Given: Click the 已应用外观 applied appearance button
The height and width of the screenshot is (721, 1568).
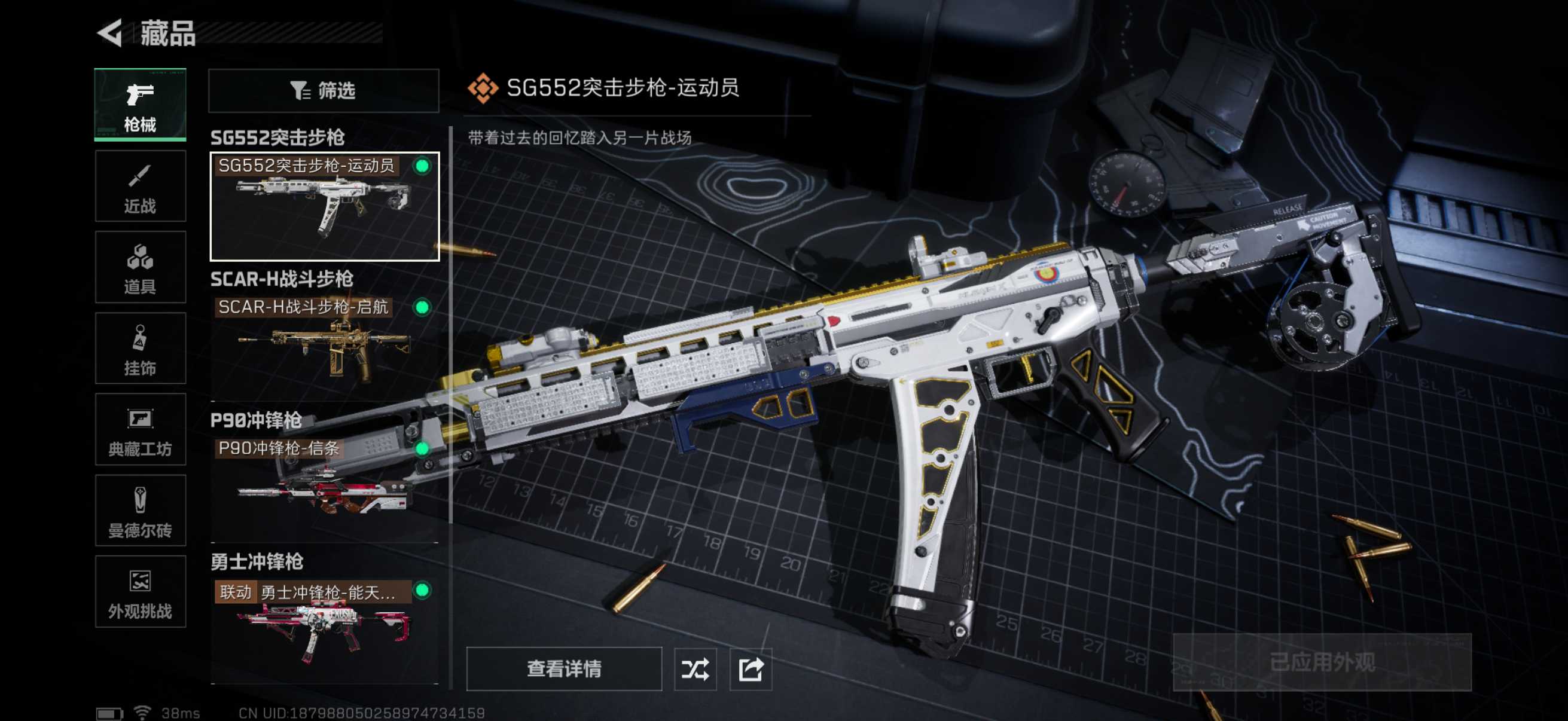Looking at the screenshot, I should pyautogui.click(x=1322, y=662).
